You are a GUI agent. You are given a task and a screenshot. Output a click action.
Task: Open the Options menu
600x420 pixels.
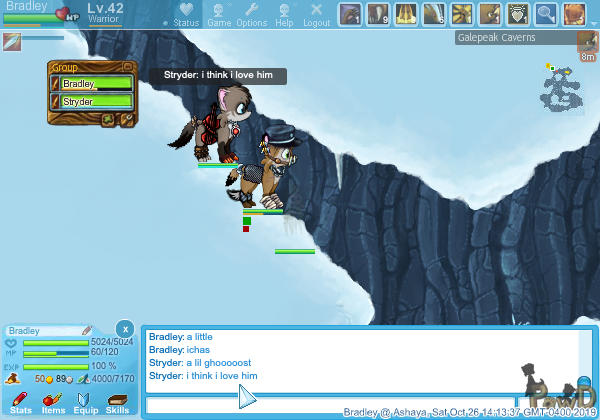(252, 14)
